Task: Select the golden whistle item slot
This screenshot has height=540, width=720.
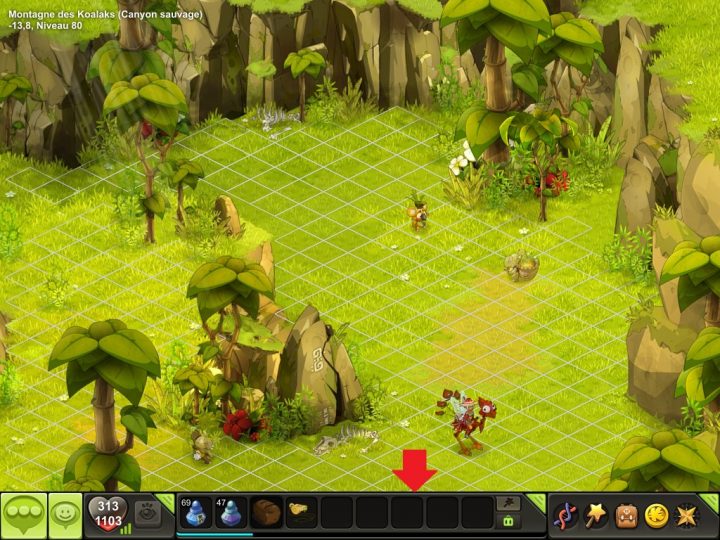Action: (301, 513)
